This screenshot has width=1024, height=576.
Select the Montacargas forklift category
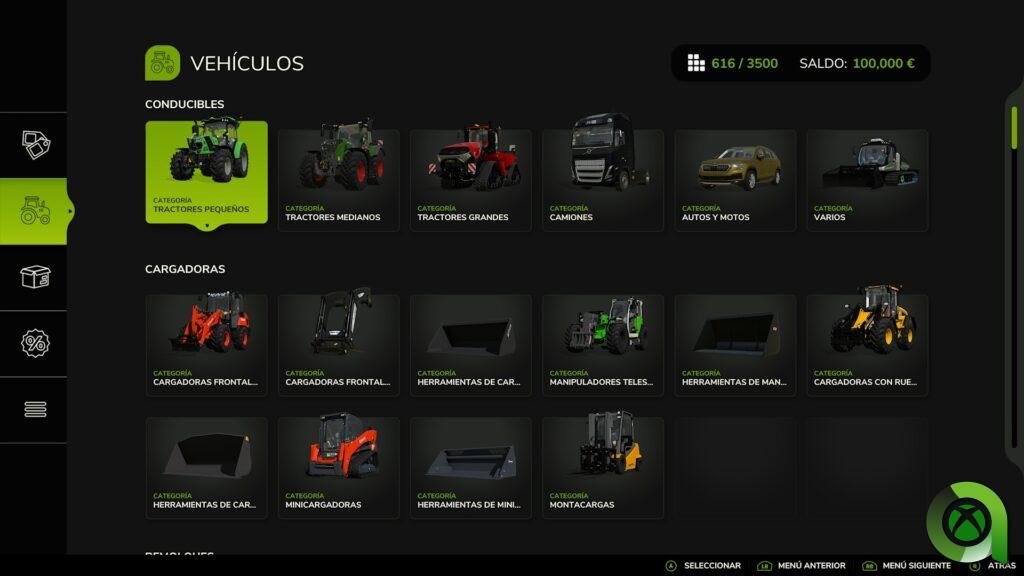tap(602, 467)
